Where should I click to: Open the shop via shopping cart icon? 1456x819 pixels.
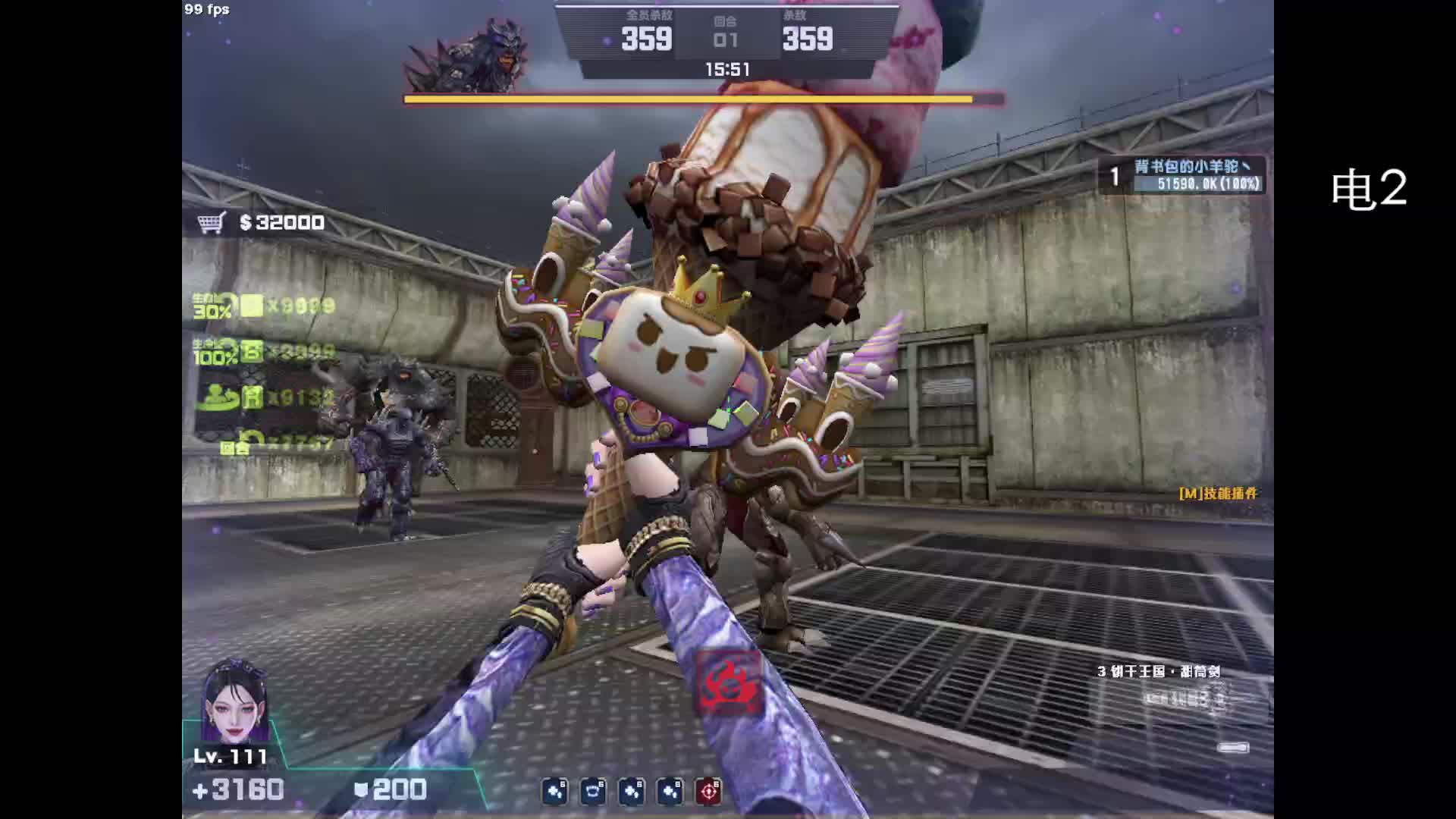coord(212,223)
